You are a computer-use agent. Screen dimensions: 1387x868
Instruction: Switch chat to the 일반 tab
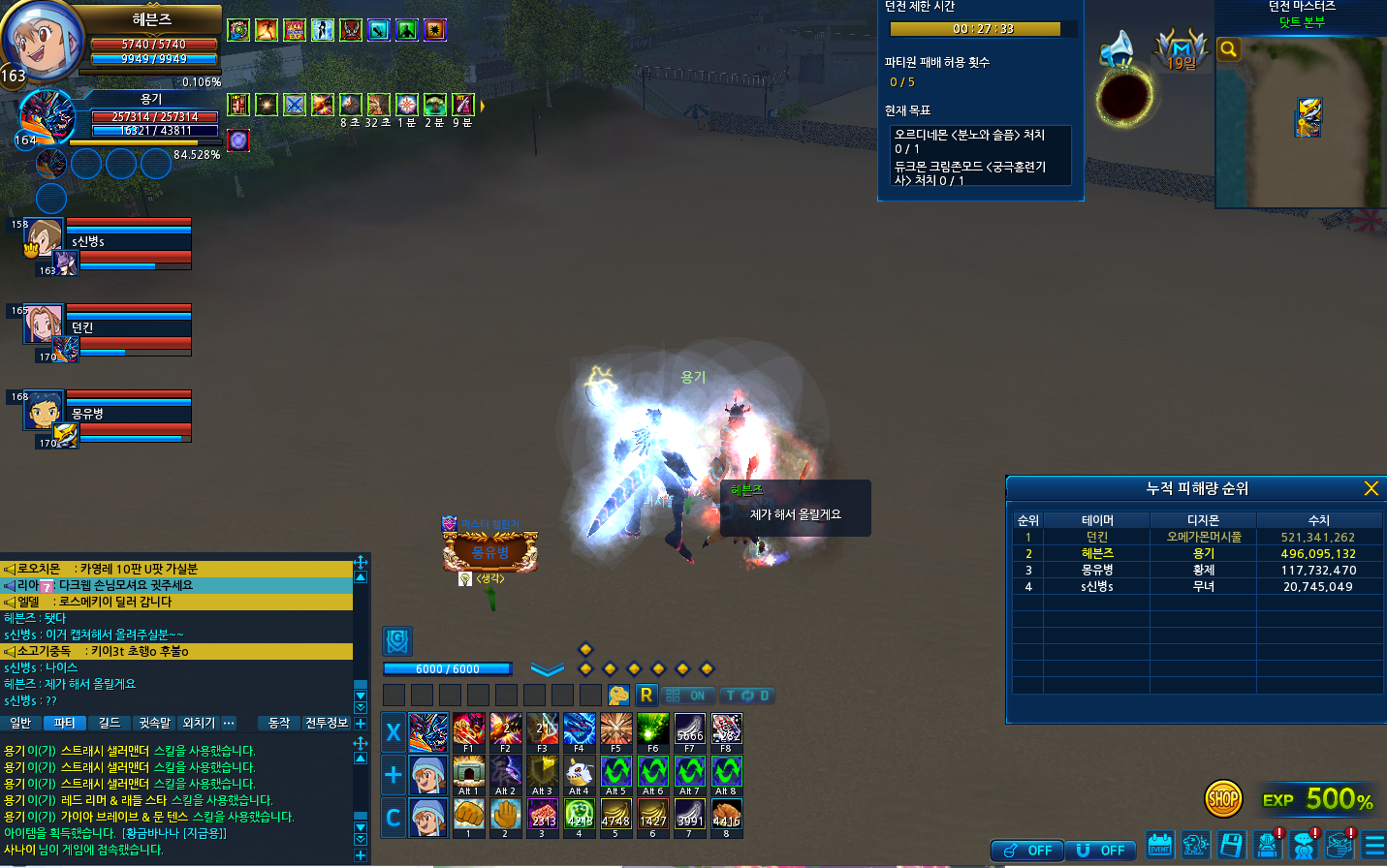tap(20, 723)
